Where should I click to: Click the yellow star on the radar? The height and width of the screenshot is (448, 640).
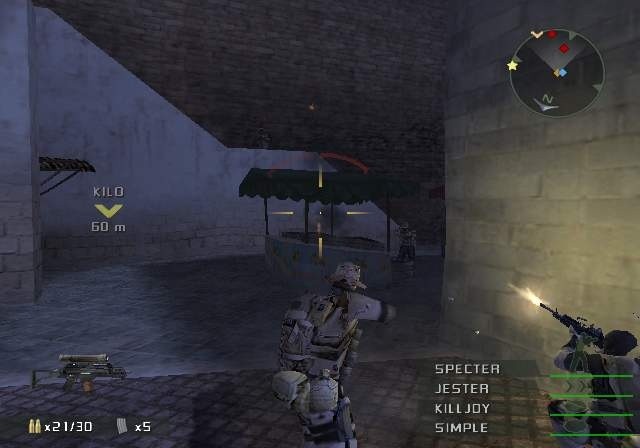[514, 66]
